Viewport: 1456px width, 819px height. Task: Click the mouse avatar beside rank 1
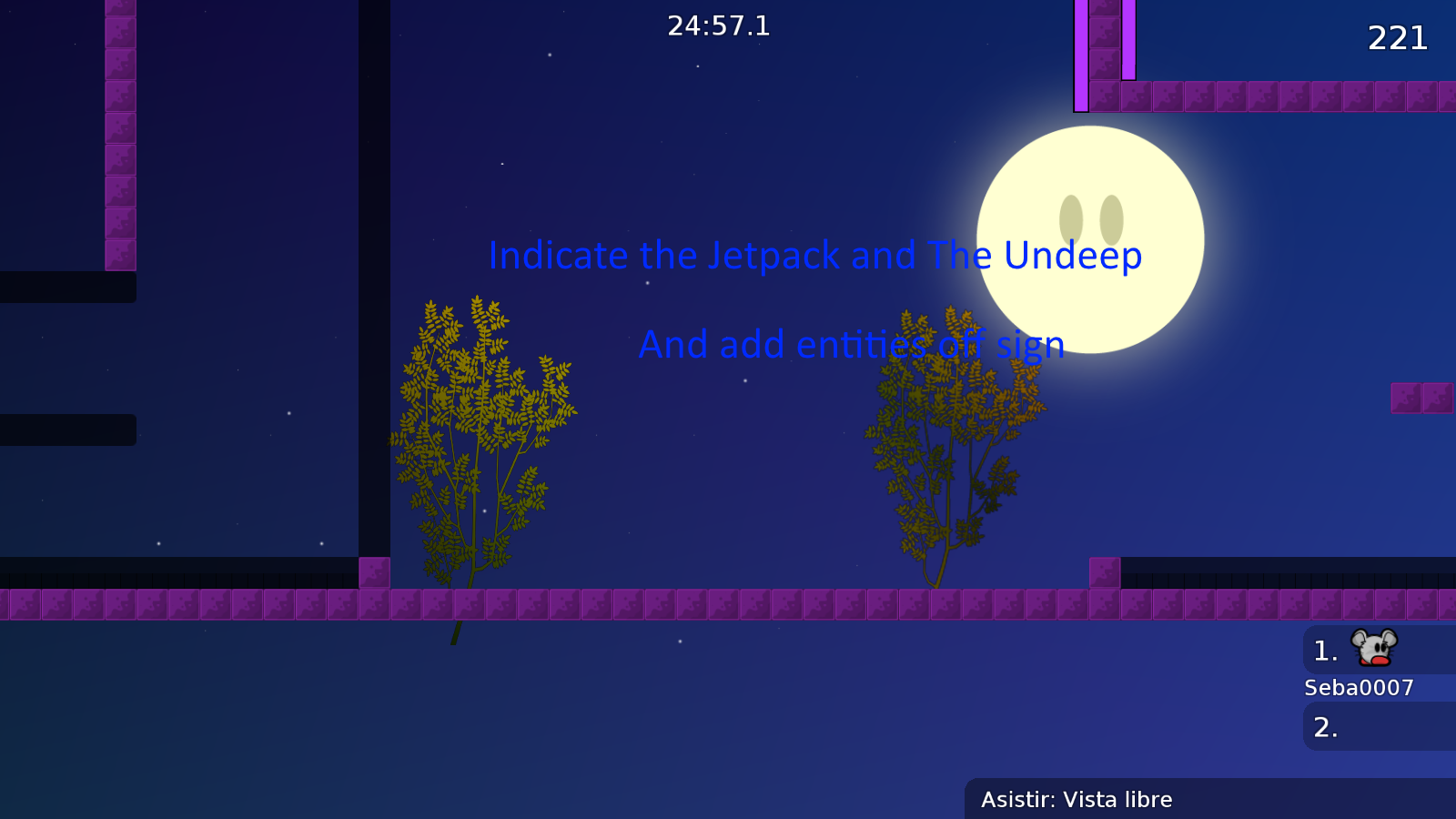click(x=1376, y=650)
